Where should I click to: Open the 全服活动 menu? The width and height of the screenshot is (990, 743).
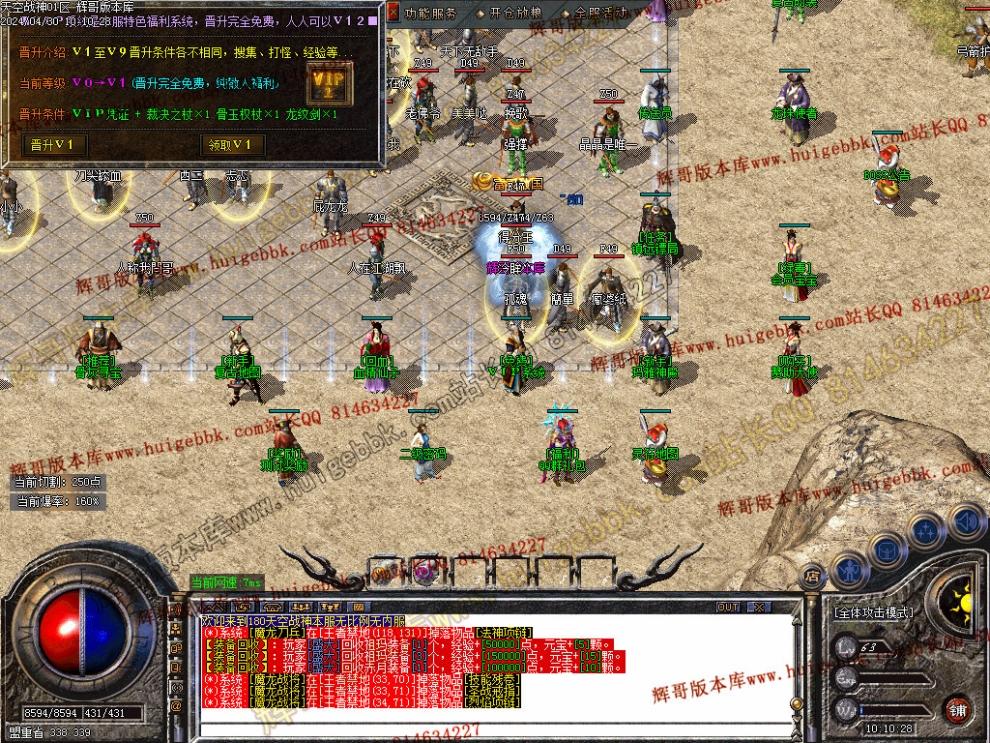pos(600,14)
